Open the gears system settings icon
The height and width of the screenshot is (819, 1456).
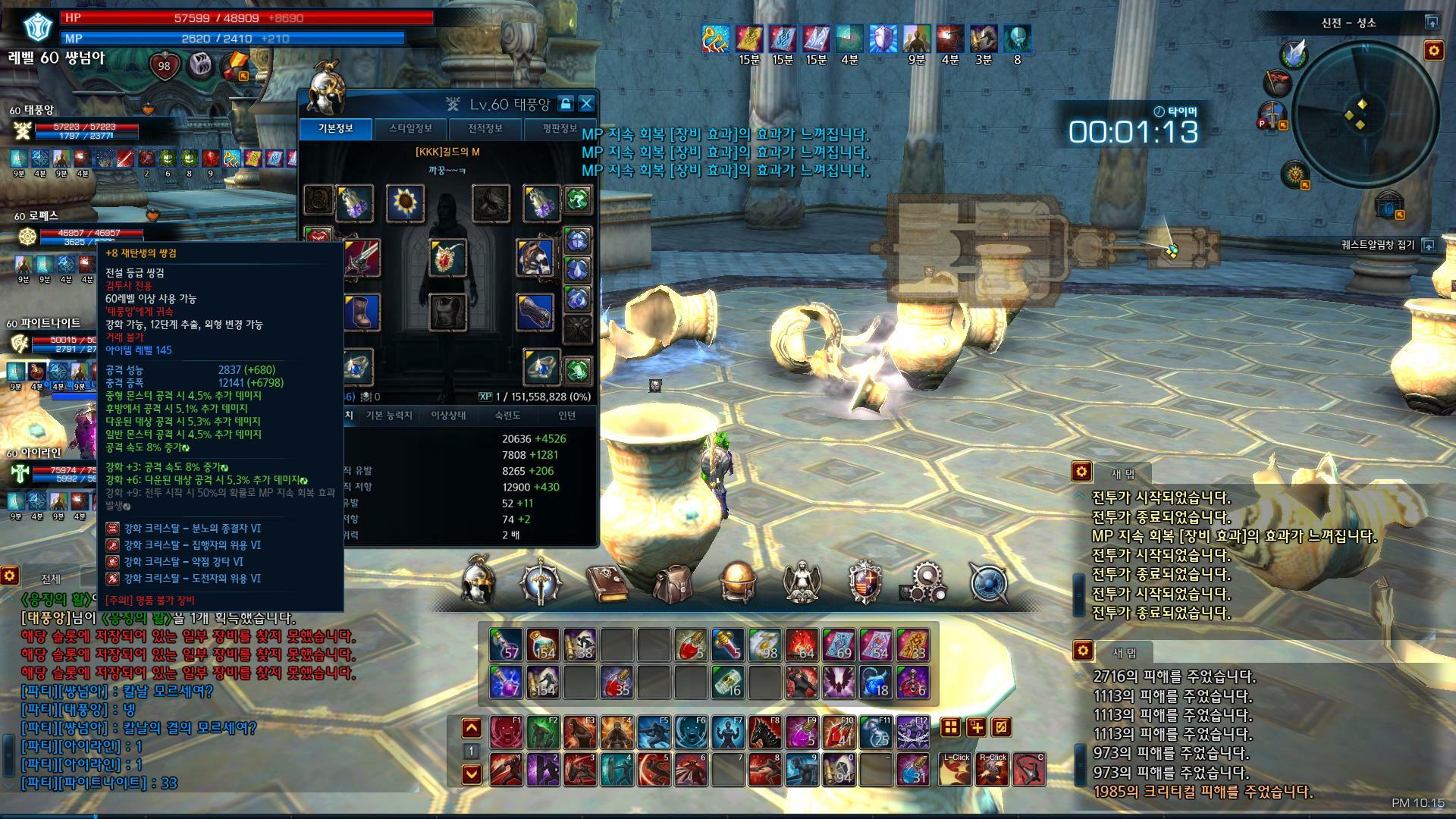(925, 582)
